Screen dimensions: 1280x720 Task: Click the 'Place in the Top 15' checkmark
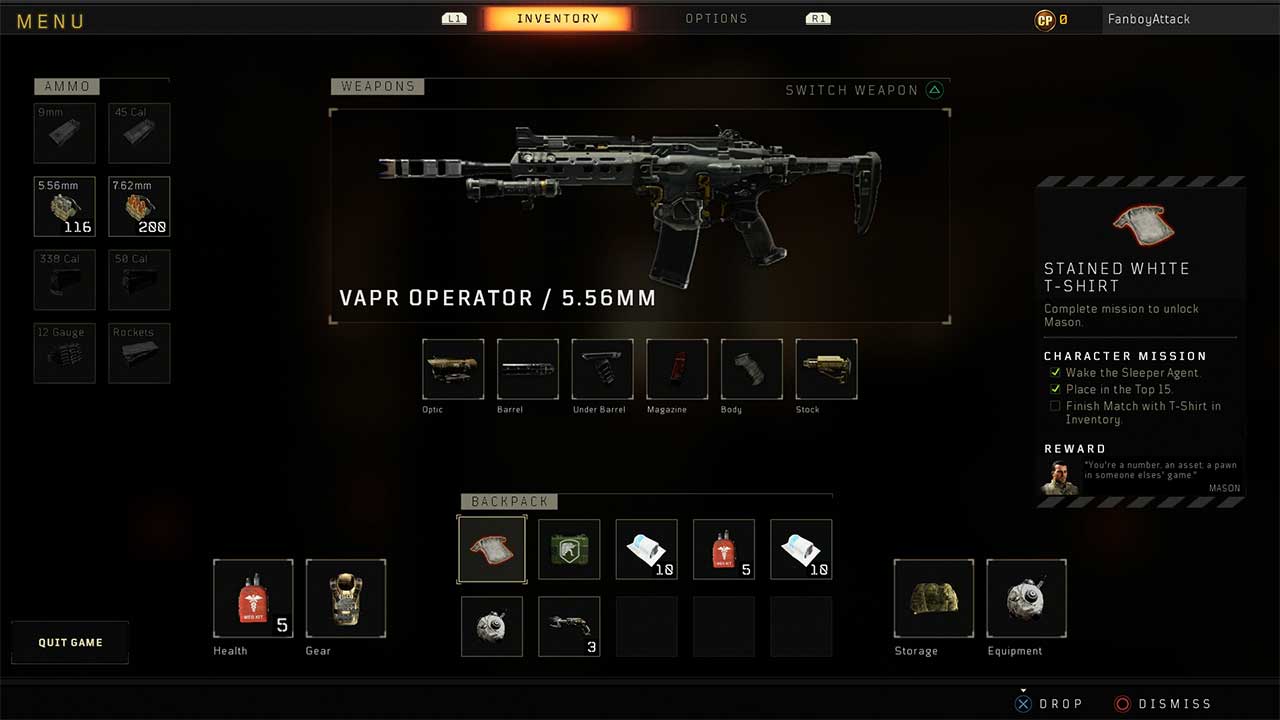point(1056,389)
